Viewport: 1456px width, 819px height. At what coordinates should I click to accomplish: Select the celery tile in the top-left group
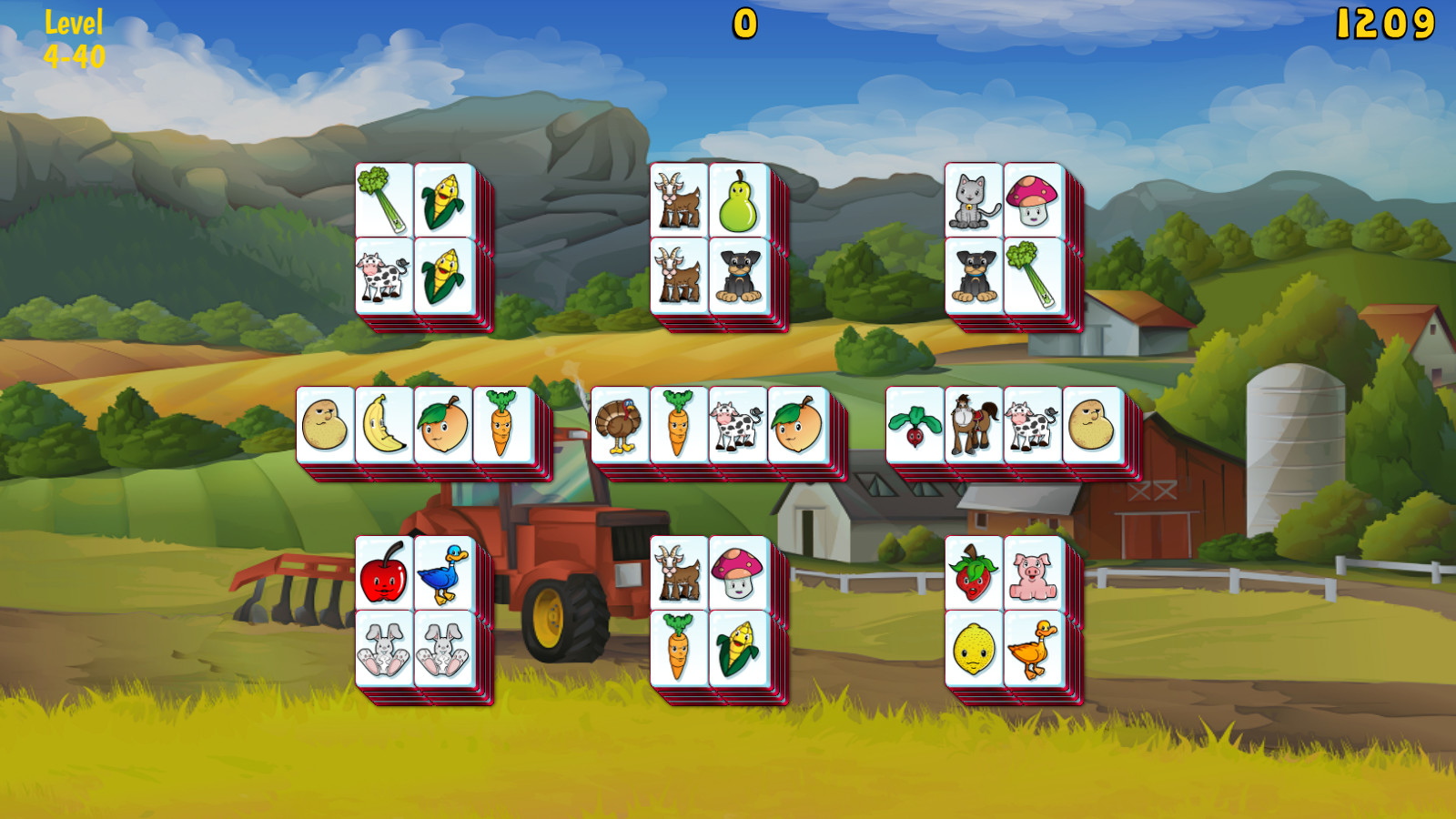pos(382,200)
